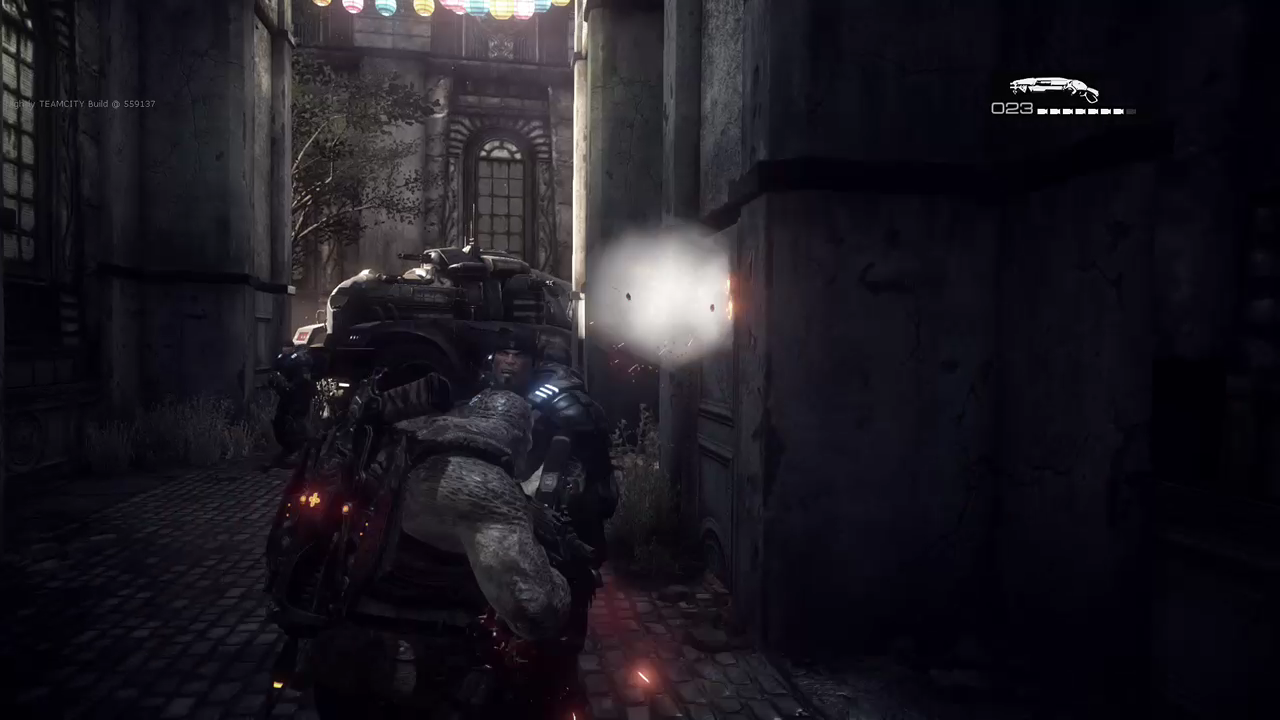Click the shotgun's pistol-grip on the weapon icon
Image resolution: width=1280 pixels, height=720 pixels.
click(1089, 96)
